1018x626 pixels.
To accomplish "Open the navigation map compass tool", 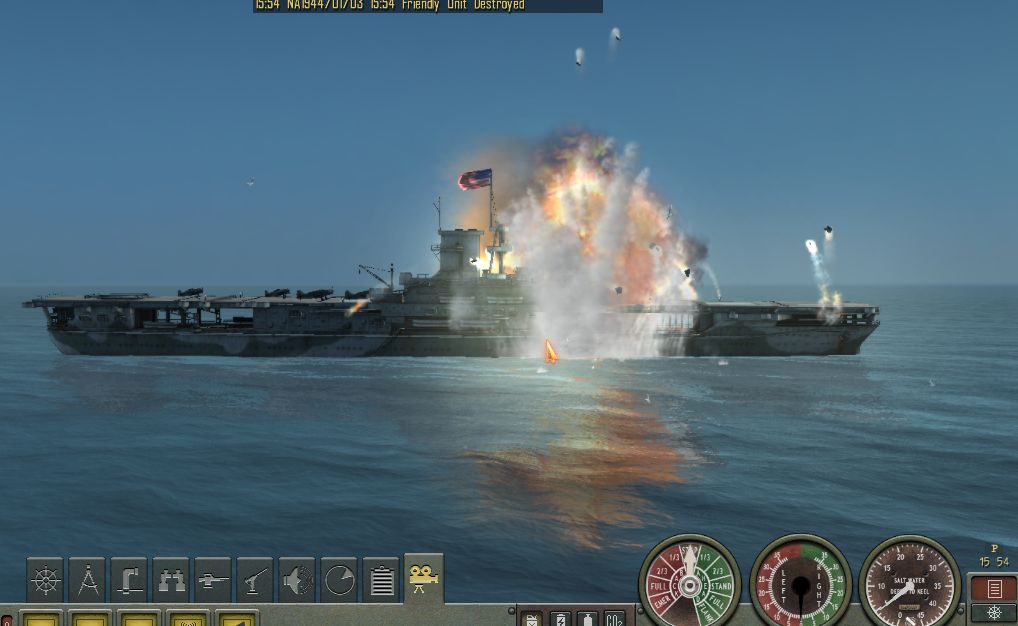I will coord(87,580).
